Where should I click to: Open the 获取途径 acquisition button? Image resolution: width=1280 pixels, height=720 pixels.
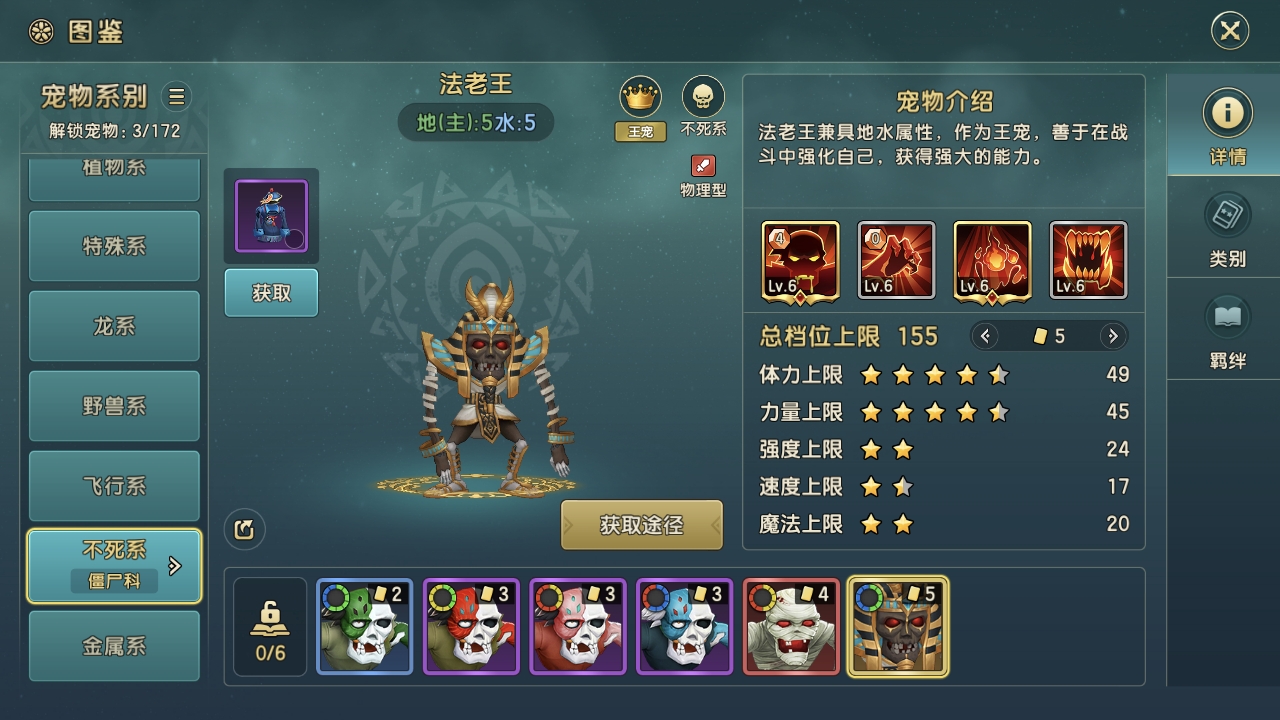pyautogui.click(x=641, y=525)
